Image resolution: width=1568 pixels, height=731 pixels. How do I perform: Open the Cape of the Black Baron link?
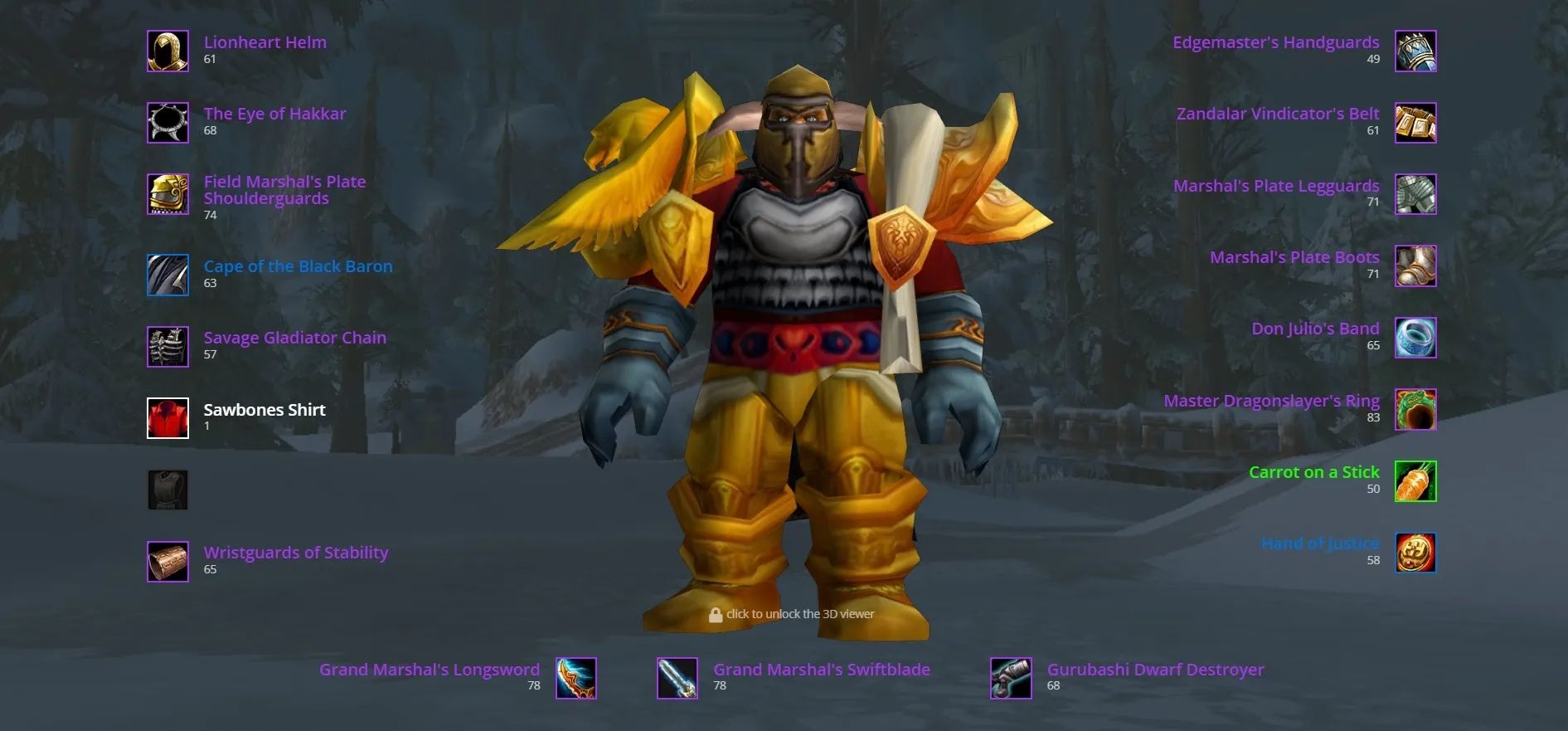click(x=299, y=266)
